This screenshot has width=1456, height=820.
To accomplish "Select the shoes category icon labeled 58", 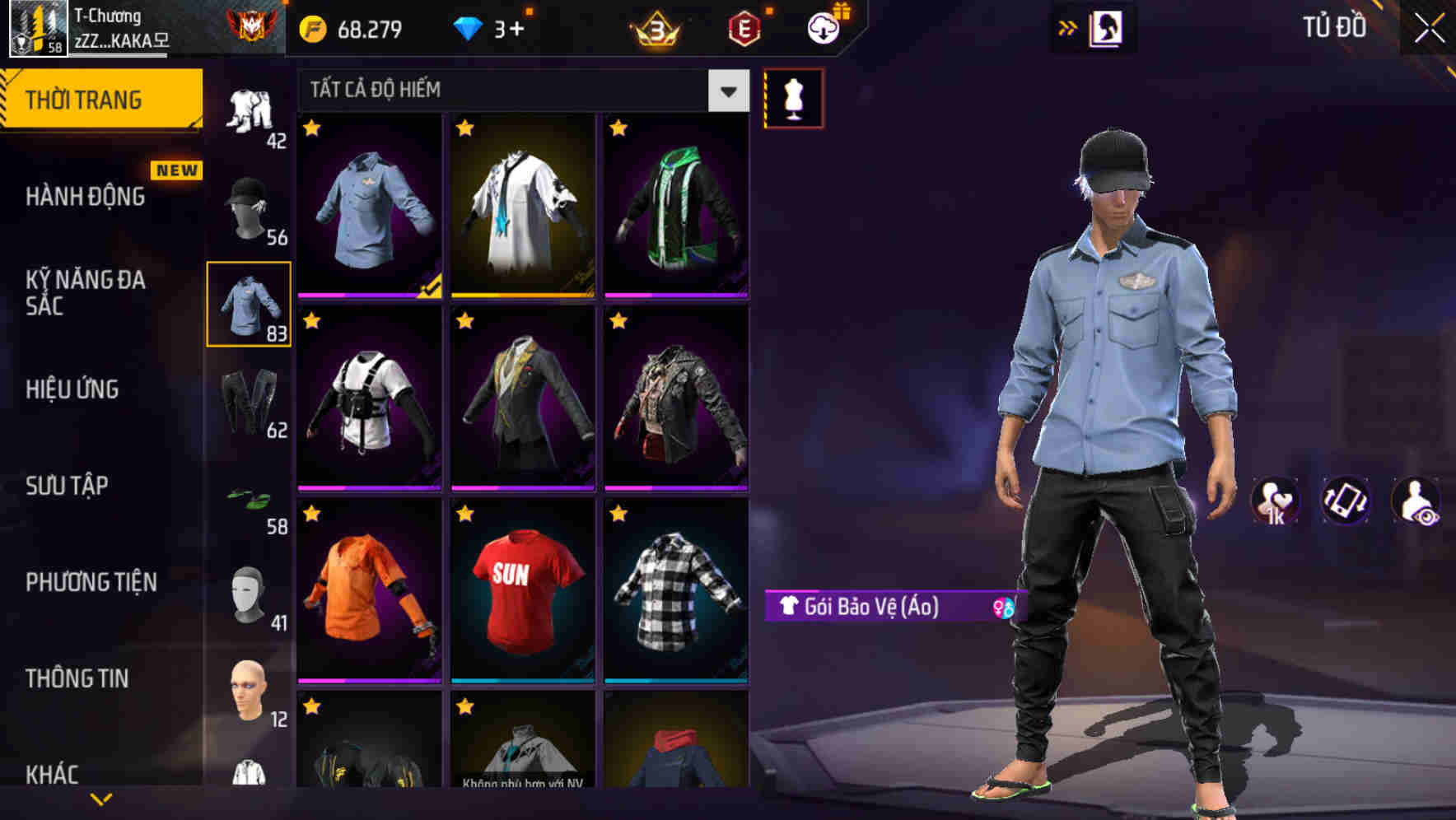I will pos(247,498).
